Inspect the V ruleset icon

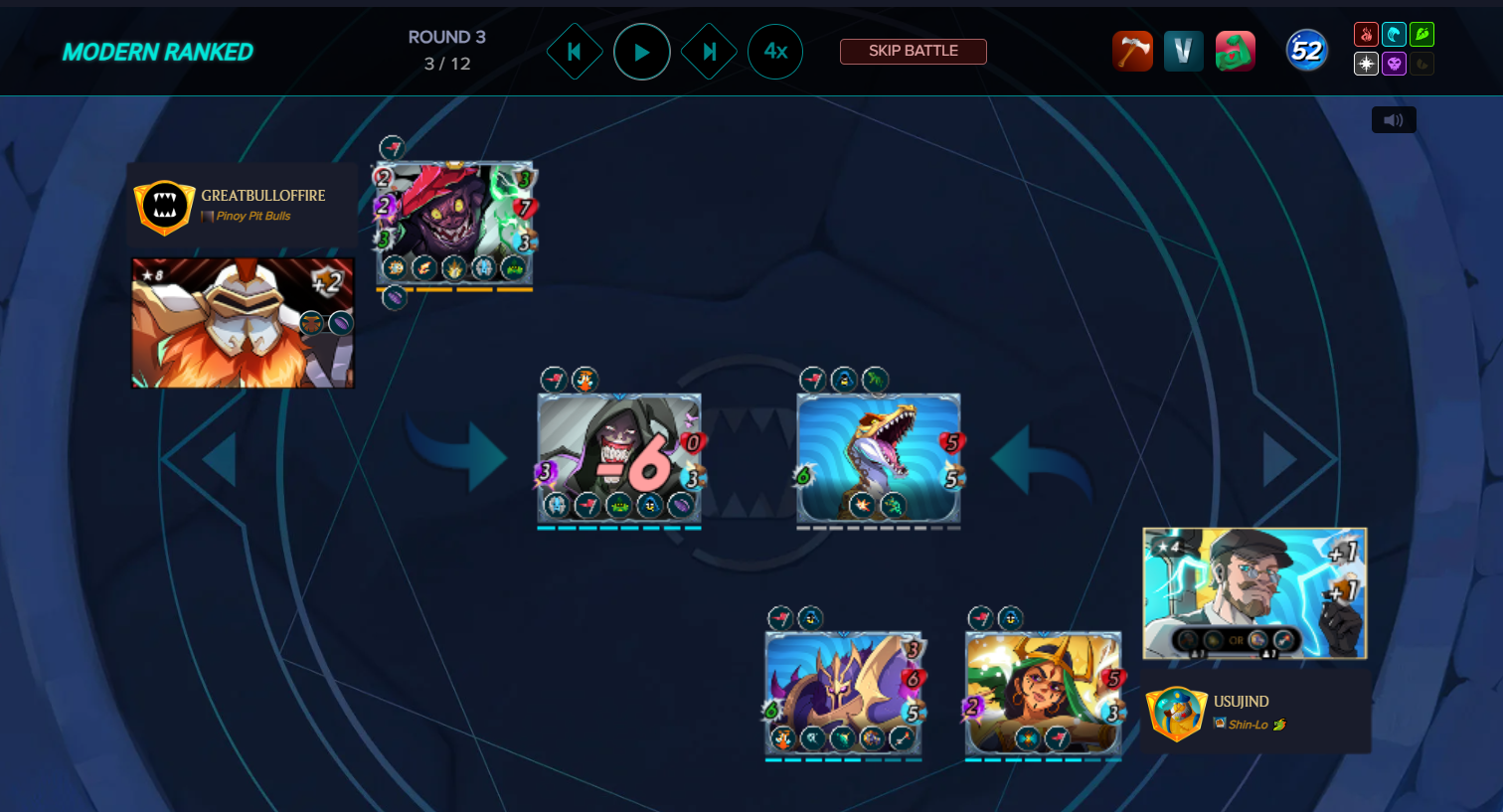(x=1183, y=51)
